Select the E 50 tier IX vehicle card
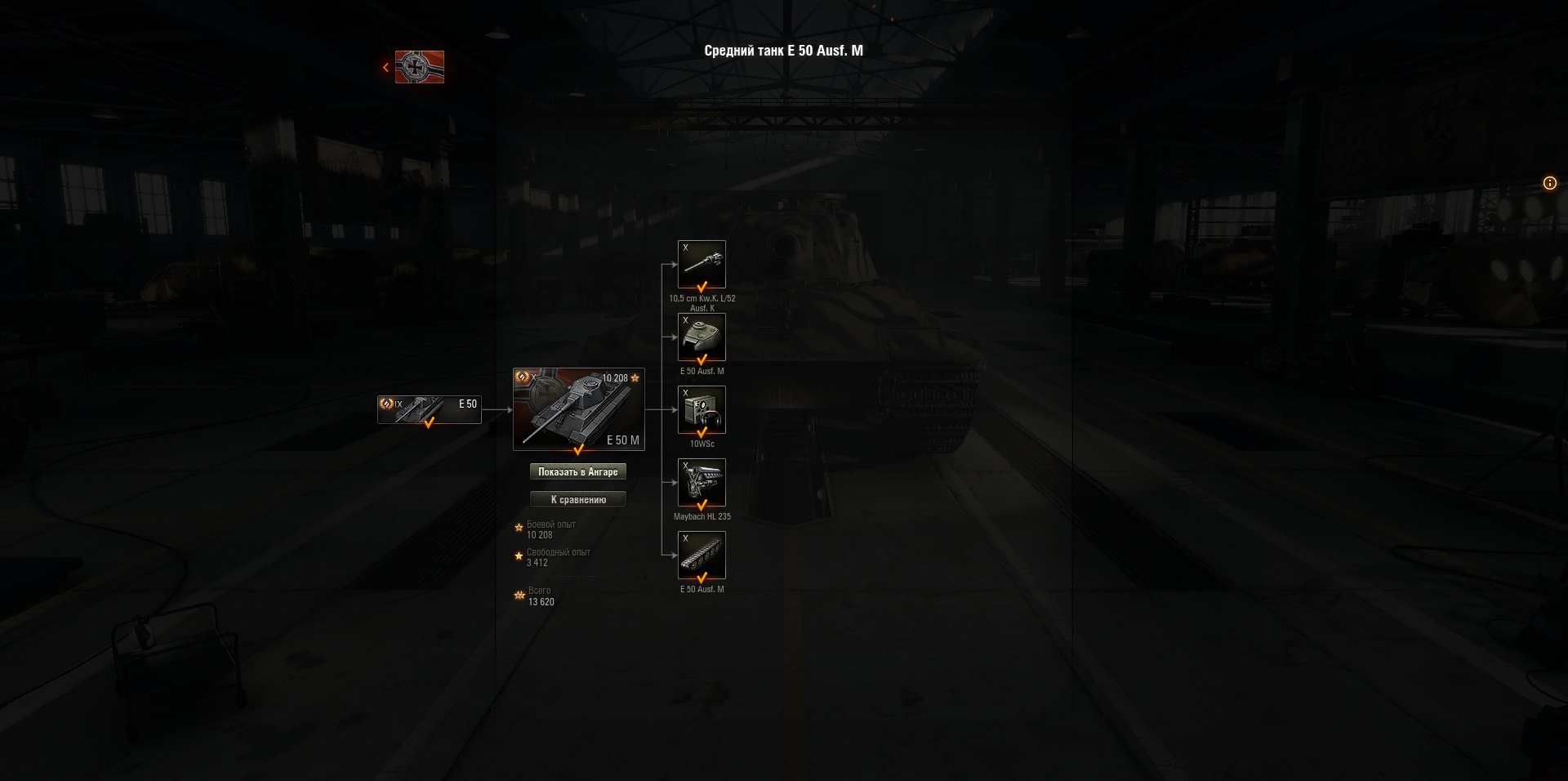1568x781 pixels. [x=428, y=408]
